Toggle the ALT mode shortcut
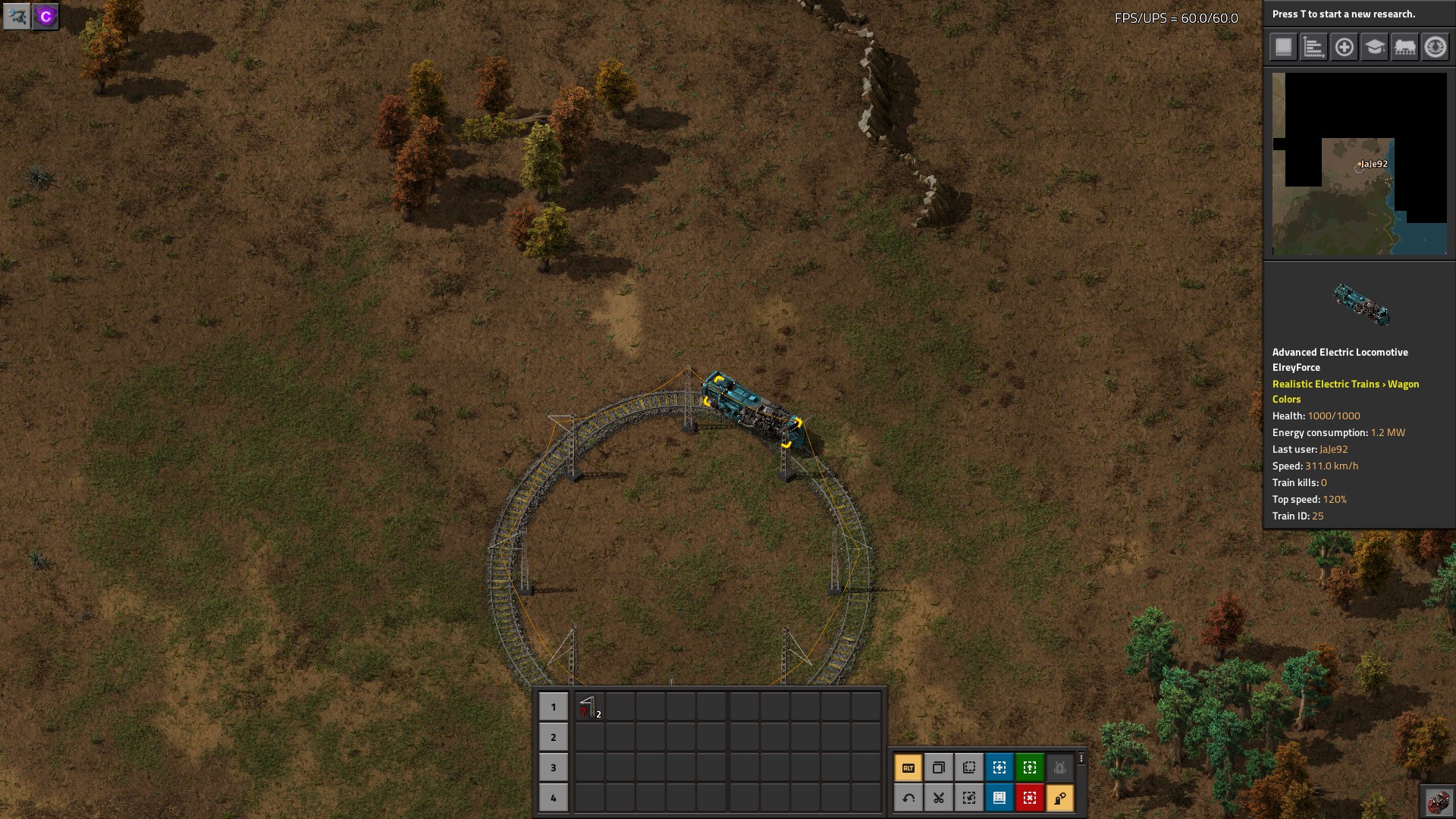 click(908, 767)
